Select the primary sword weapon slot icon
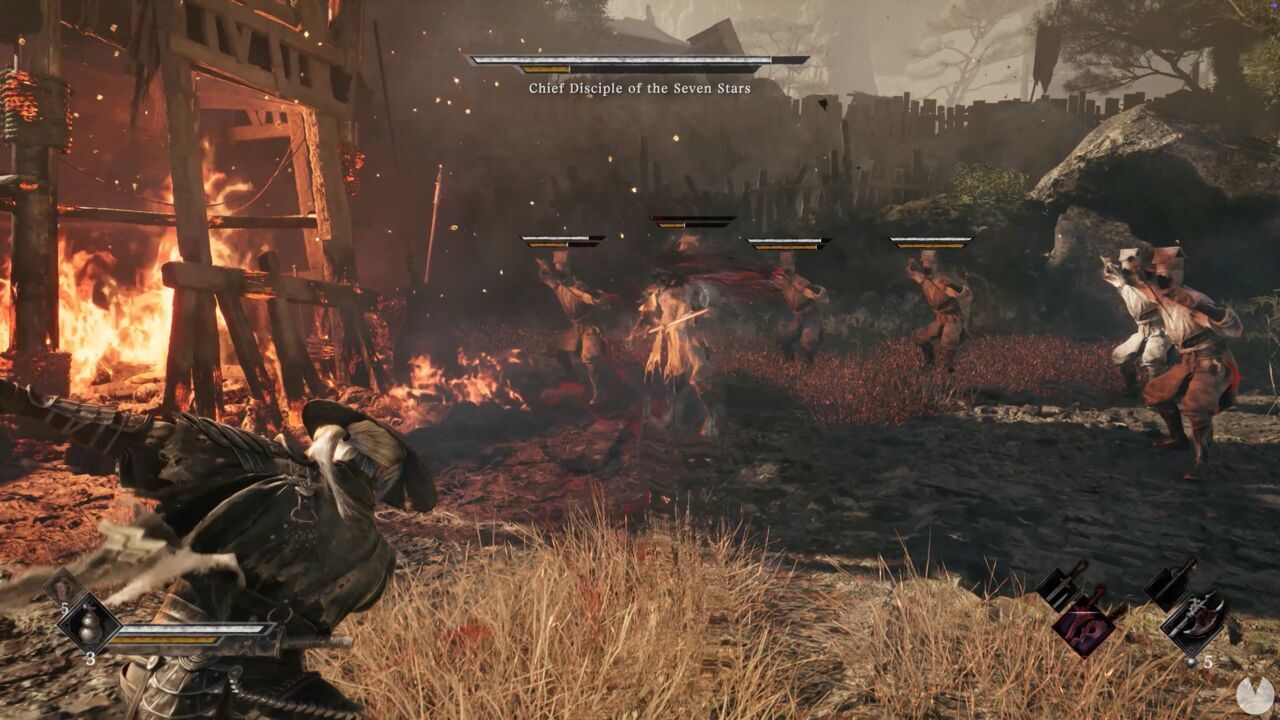Image resolution: width=1280 pixels, height=720 pixels. pyautogui.click(x=1060, y=585)
